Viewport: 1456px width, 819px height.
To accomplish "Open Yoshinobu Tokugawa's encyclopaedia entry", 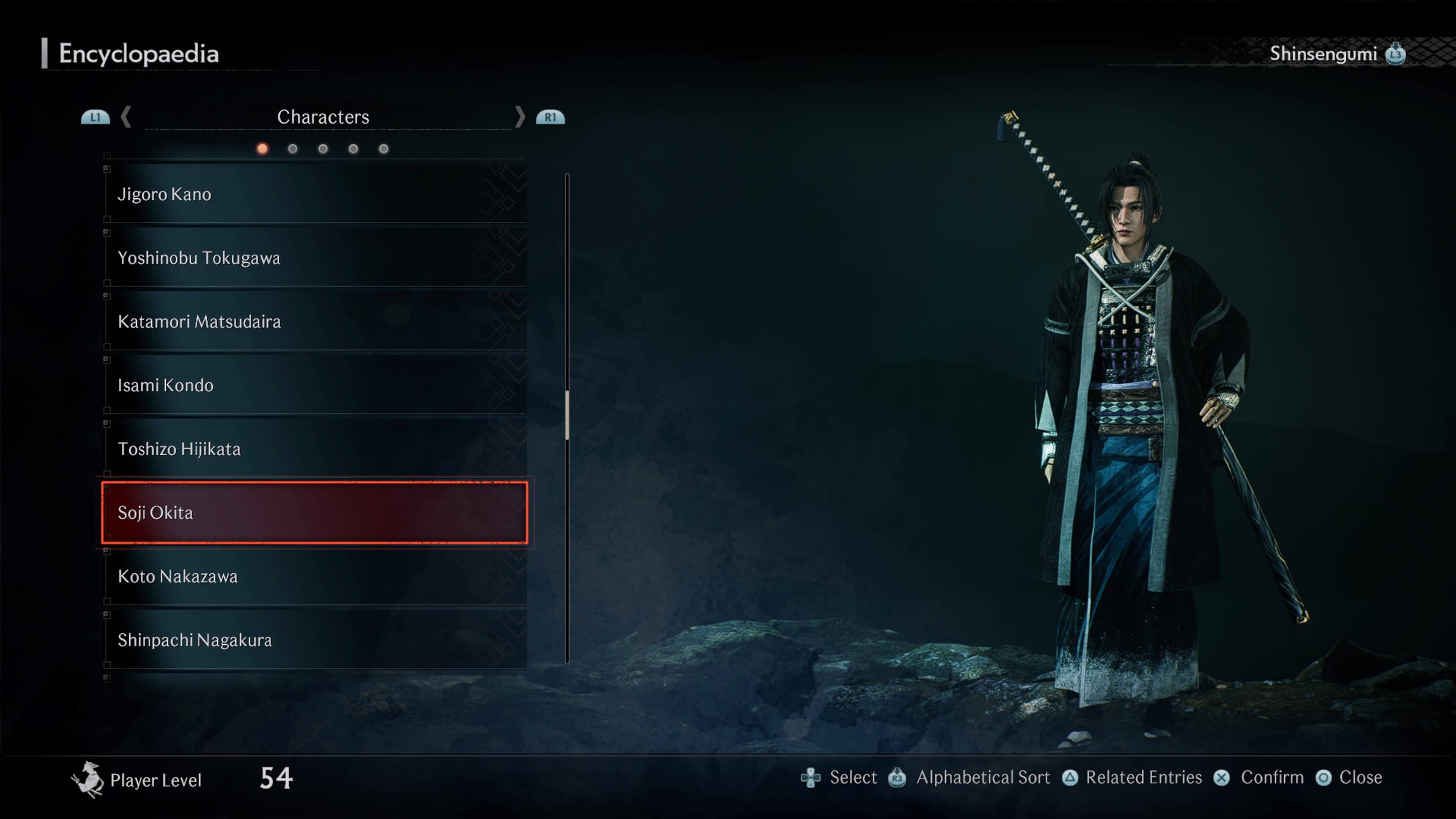I will tap(314, 258).
